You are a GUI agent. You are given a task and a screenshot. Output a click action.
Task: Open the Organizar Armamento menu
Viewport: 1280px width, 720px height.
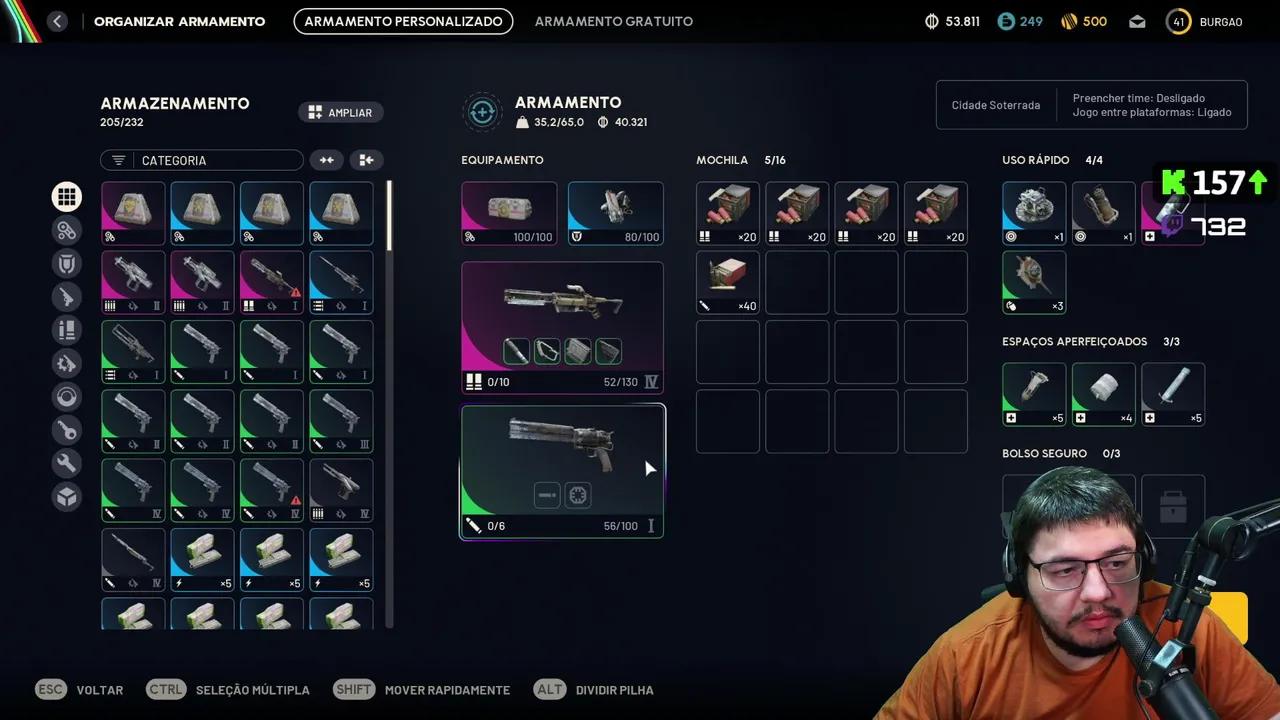pos(179,21)
